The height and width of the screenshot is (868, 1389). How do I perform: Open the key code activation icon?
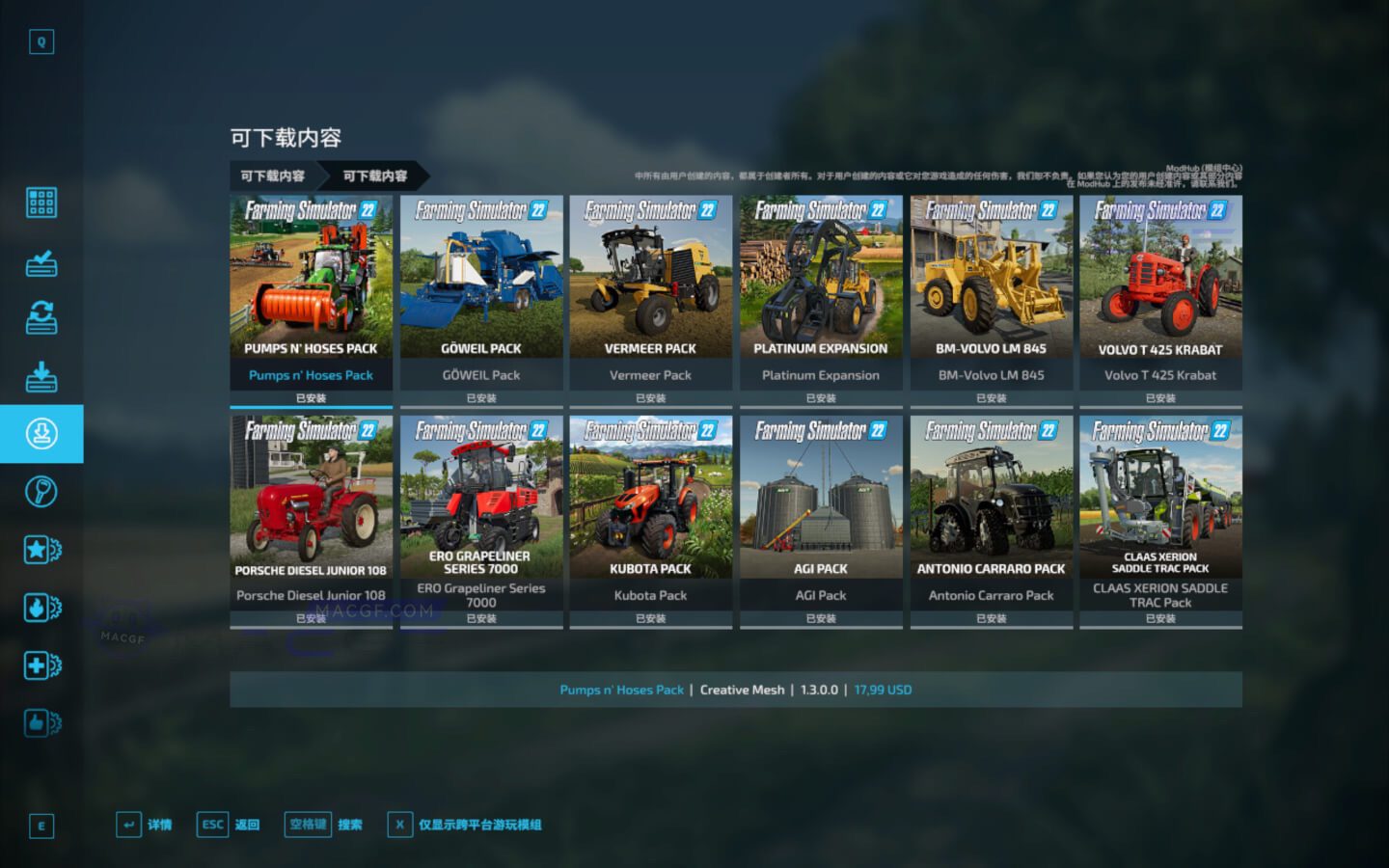coord(41,492)
